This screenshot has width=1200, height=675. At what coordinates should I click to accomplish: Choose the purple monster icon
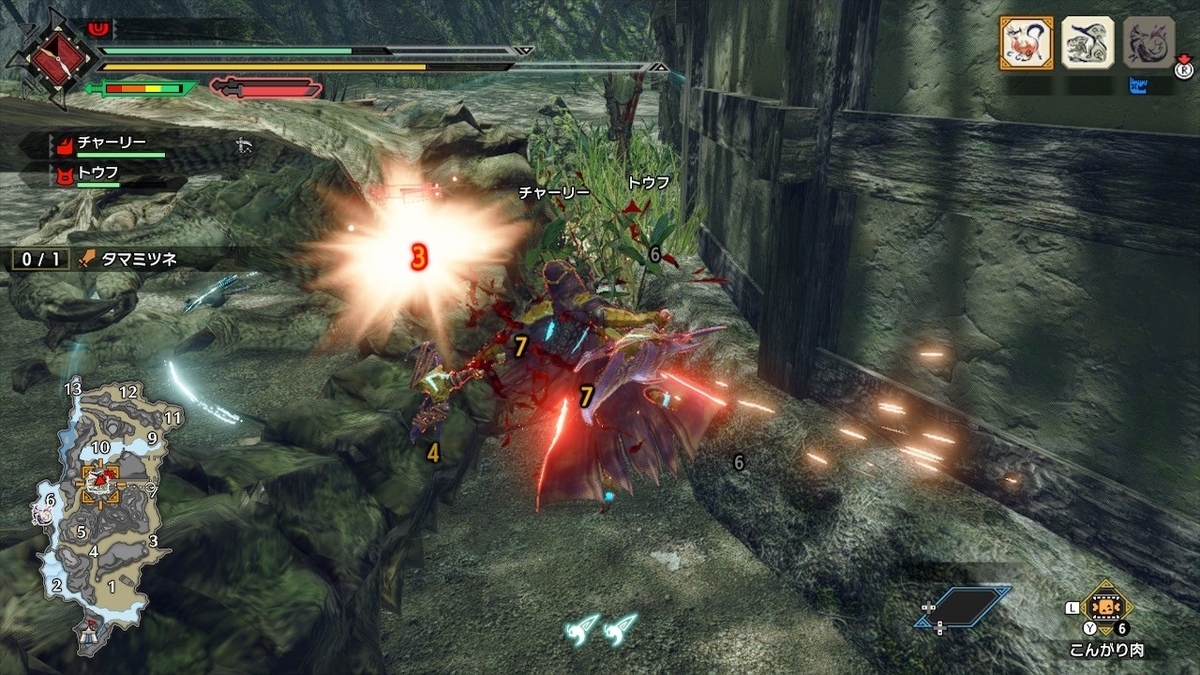pyautogui.click(x=1148, y=43)
